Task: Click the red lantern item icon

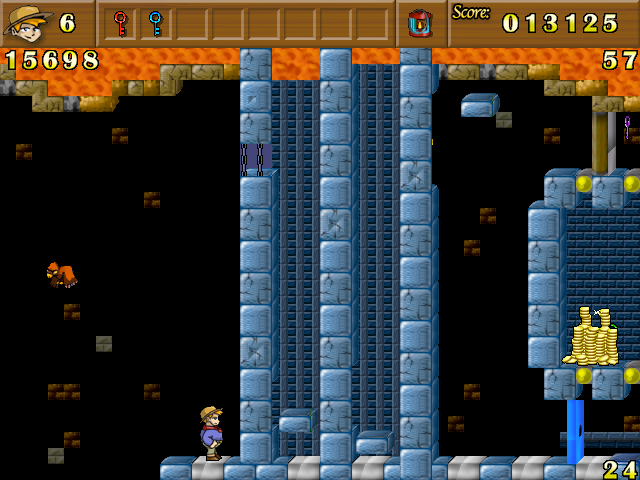Action: [x=420, y=23]
